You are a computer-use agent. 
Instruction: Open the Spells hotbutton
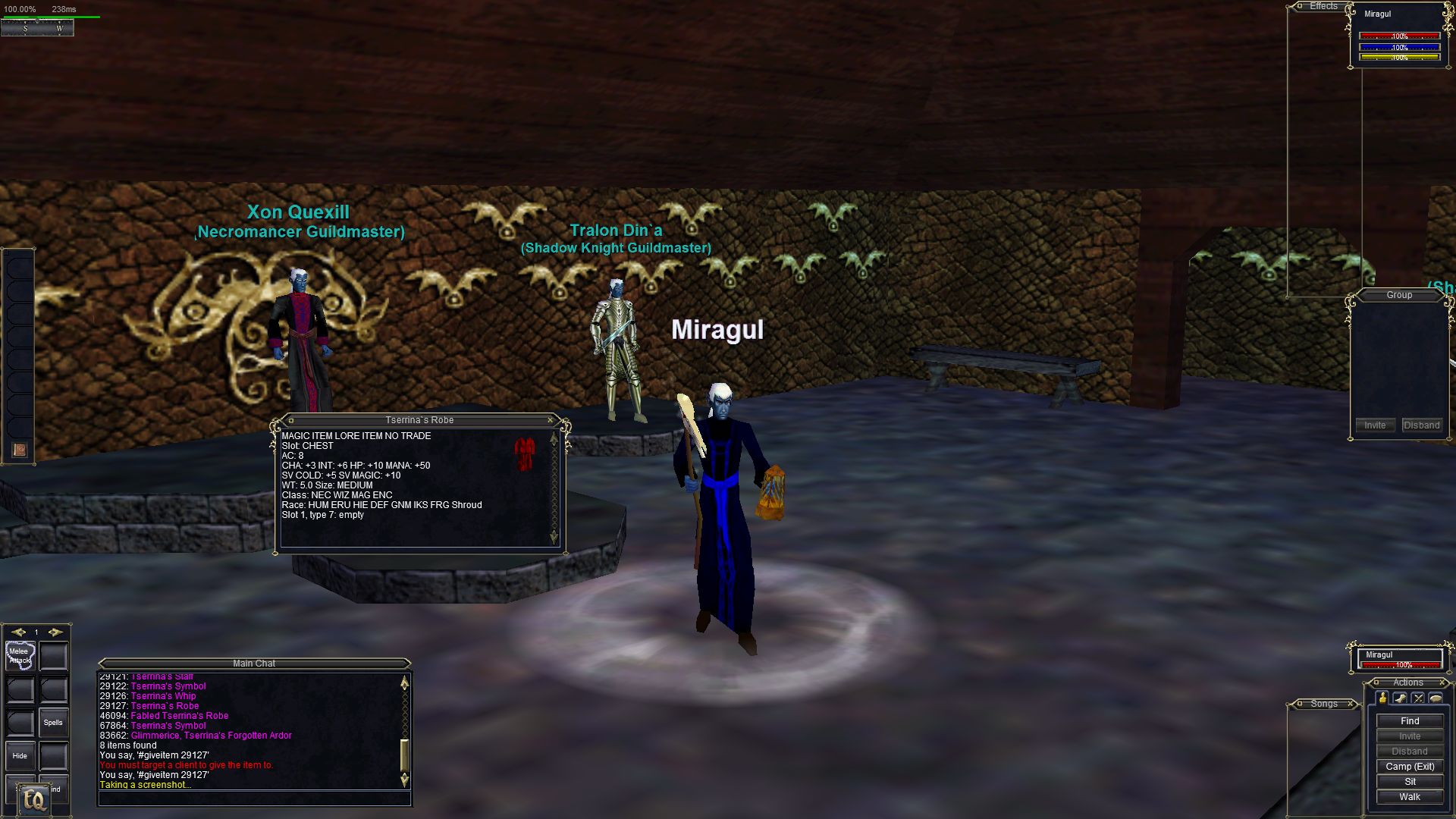click(x=53, y=723)
